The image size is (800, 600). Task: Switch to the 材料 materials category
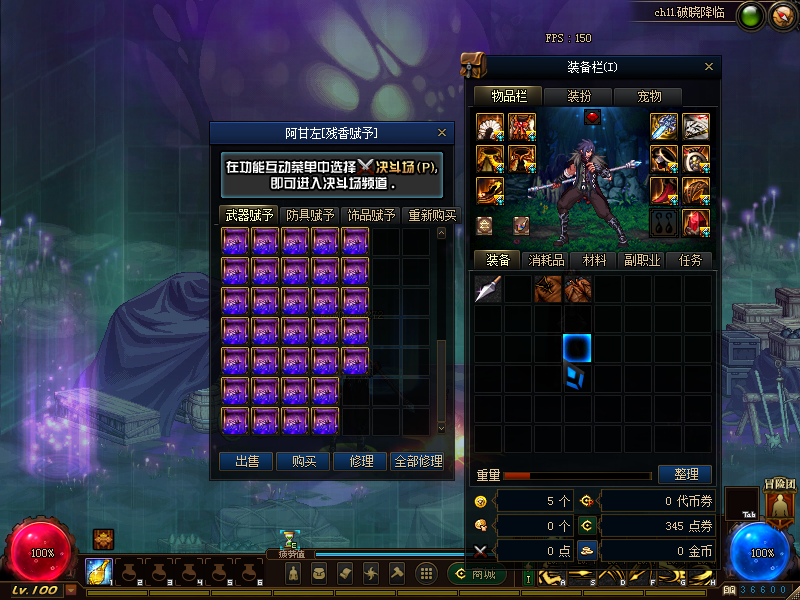594,260
